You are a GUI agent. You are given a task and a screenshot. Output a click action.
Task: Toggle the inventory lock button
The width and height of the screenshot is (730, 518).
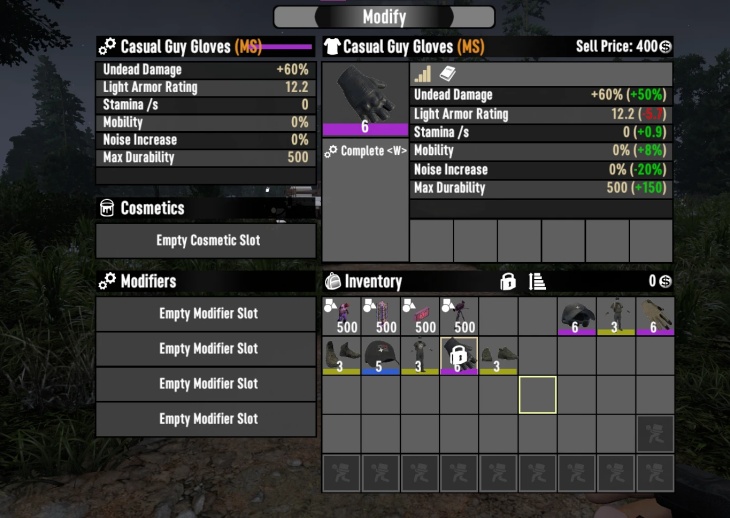click(x=508, y=282)
